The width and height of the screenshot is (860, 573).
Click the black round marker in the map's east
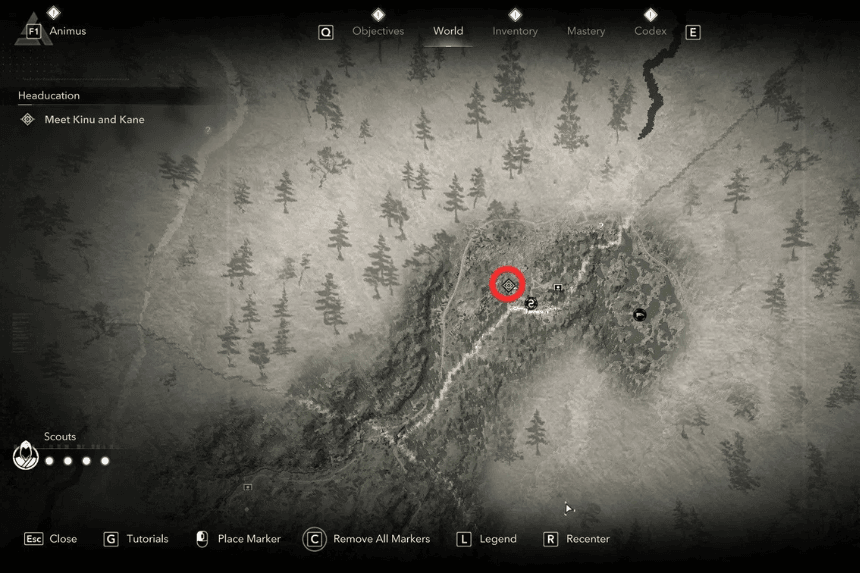pos(640,315)
